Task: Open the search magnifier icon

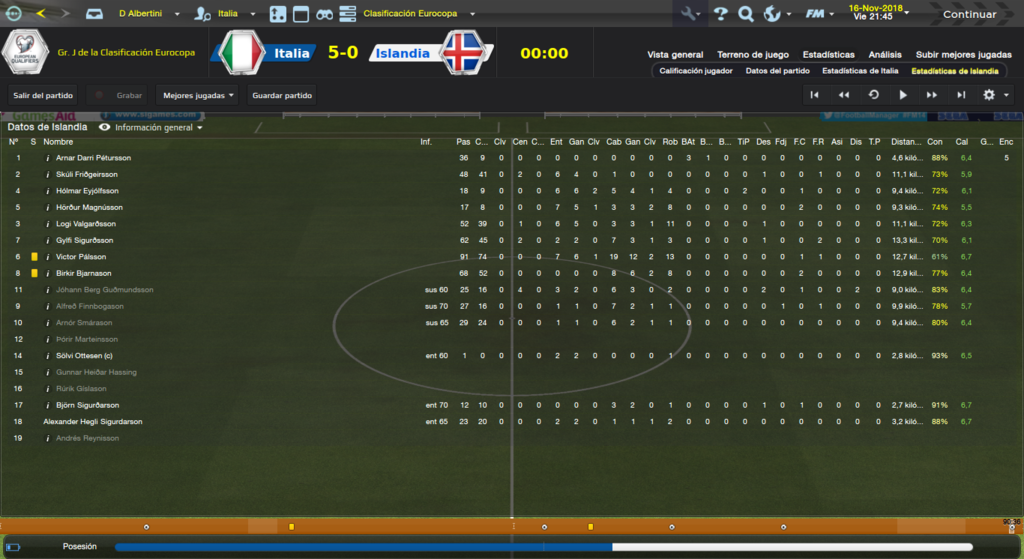Action: (x=745, y=14)
